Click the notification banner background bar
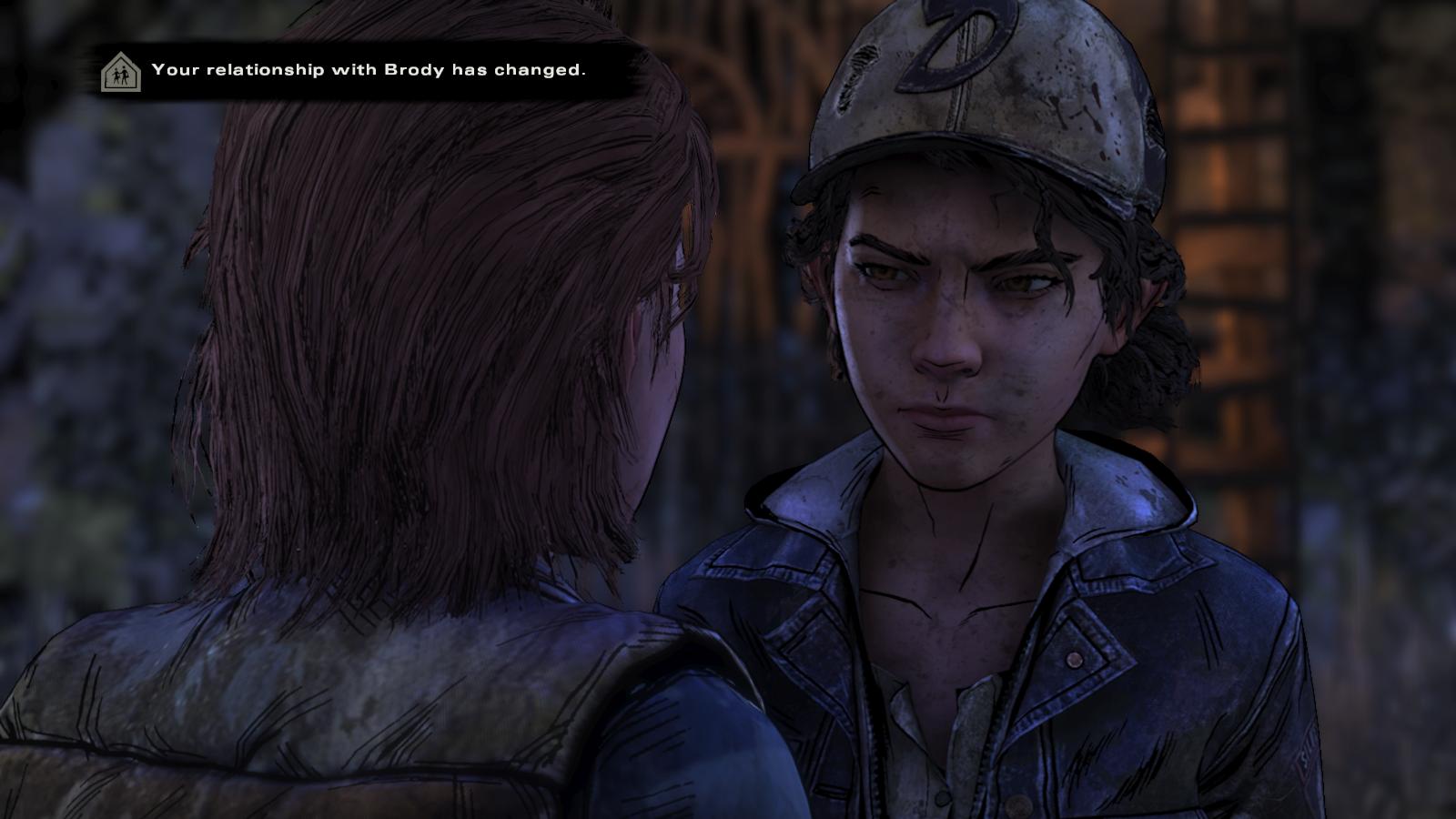 click(364, 68)
